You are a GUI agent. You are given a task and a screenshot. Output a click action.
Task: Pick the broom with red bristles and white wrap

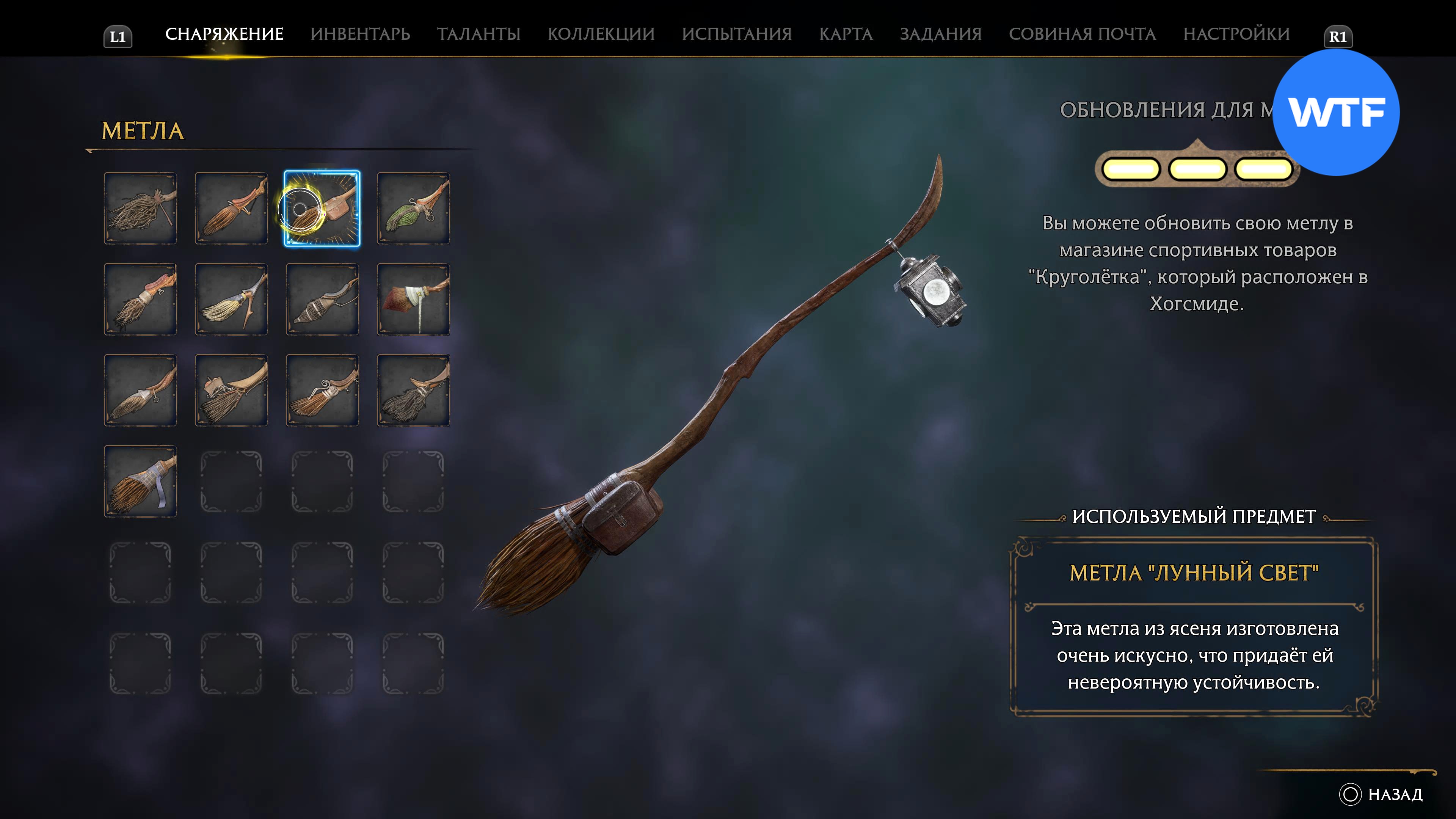point(413,300)
